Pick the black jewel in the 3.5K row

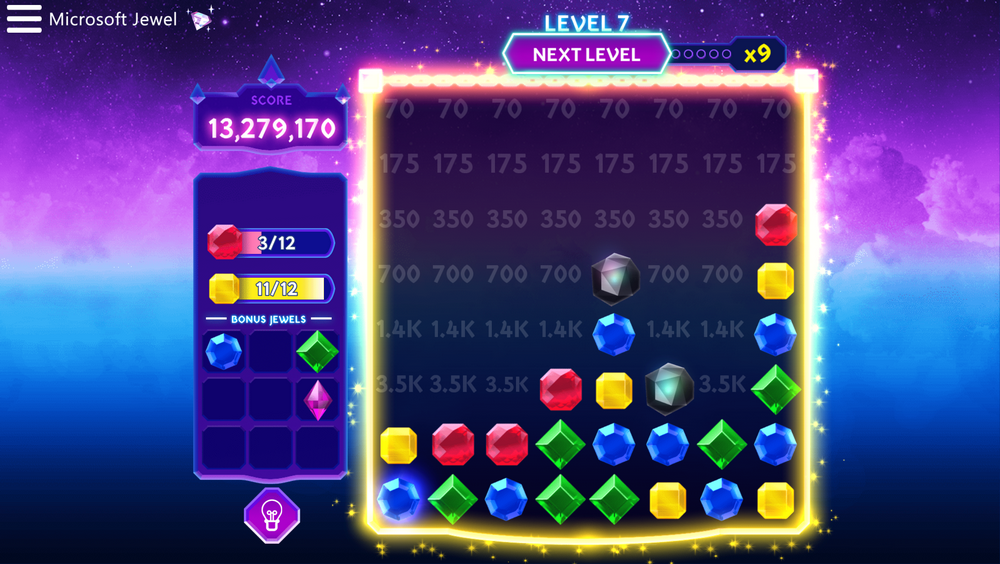coord(668,389)
